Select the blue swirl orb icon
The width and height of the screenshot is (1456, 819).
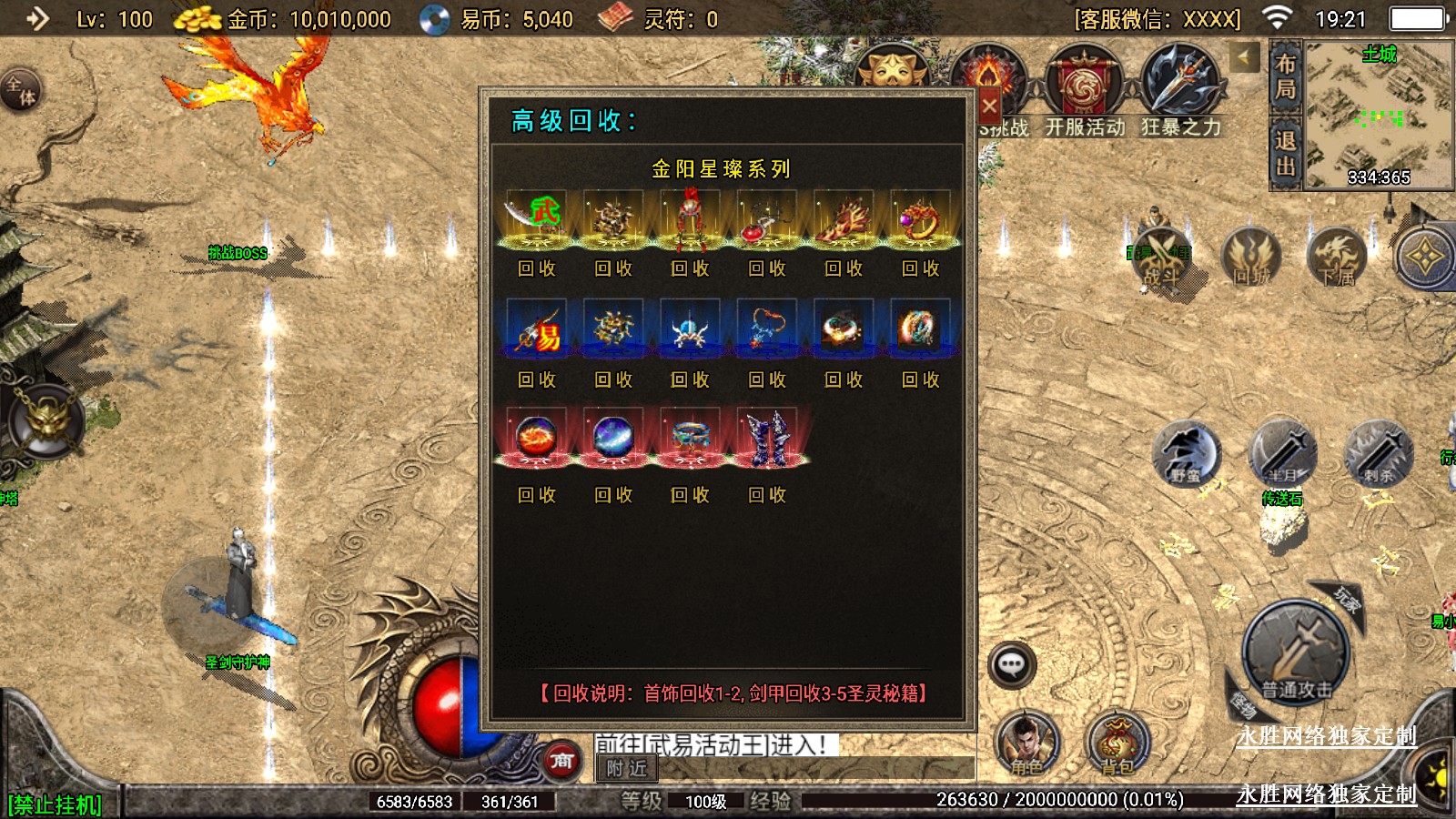pyautogui.click(x=613, y=439)
